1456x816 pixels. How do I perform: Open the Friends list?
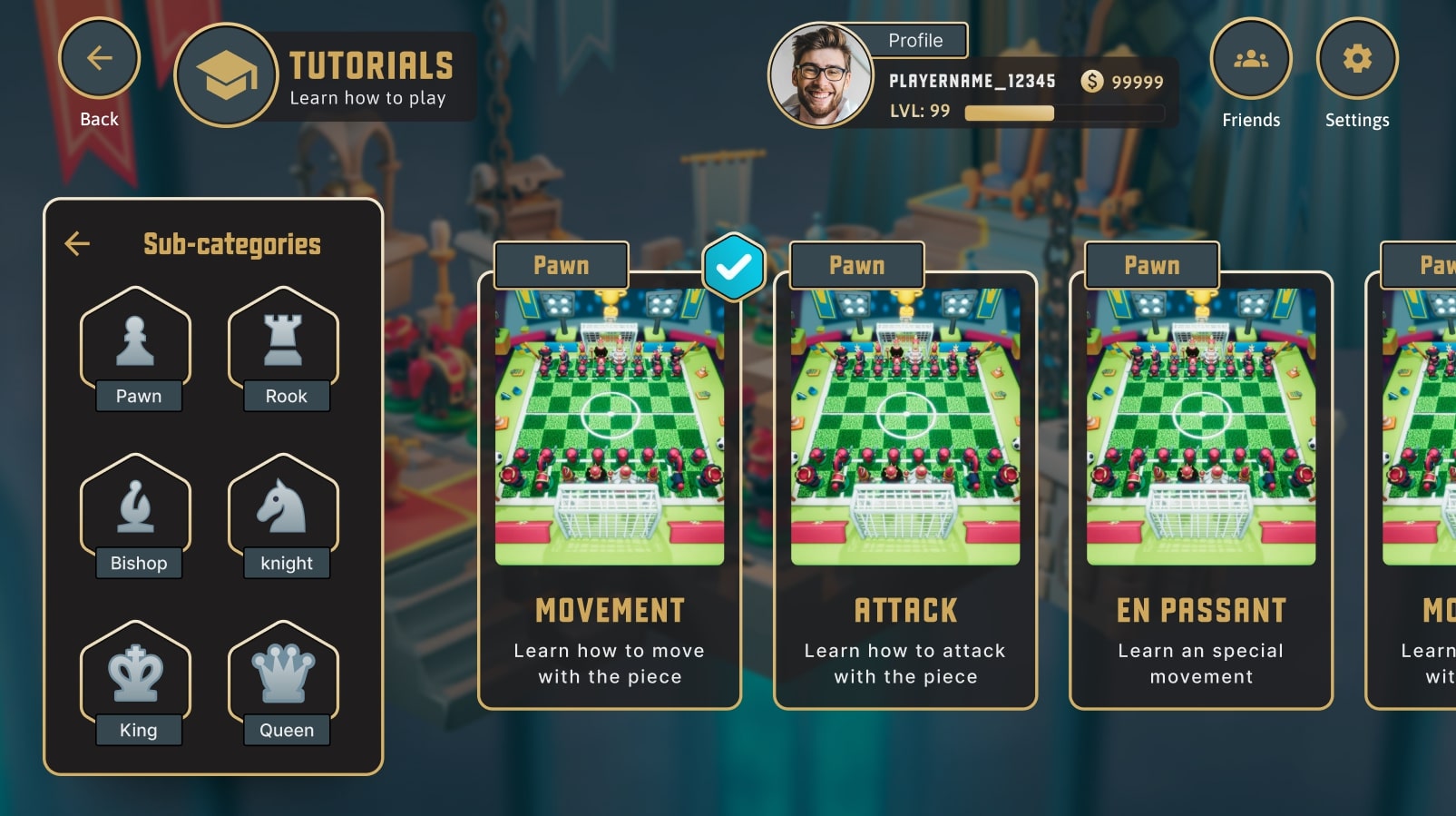pos(1251,59)
